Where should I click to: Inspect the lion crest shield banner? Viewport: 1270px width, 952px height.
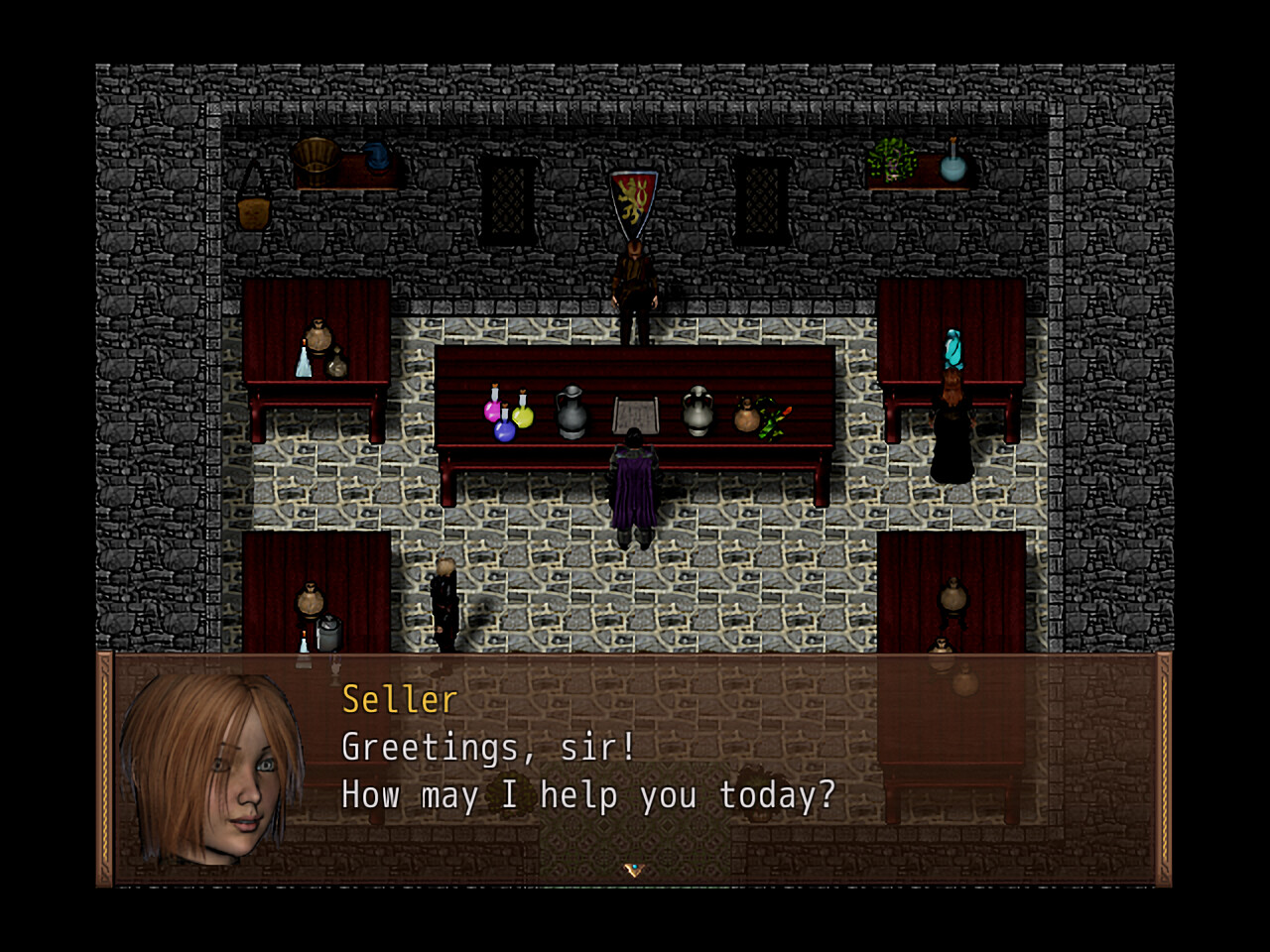[x=632, y=198]
